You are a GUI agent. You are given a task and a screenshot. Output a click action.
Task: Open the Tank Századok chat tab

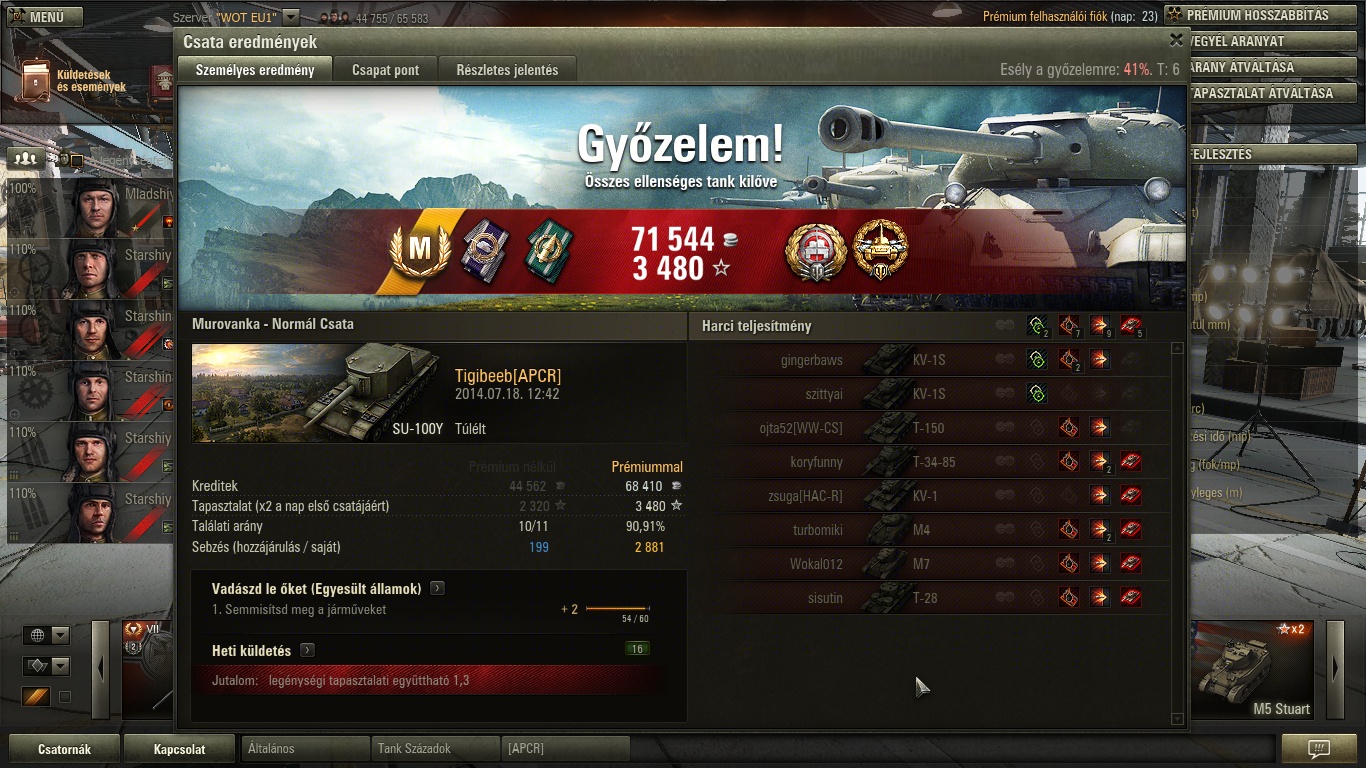[x=435, y=748]
